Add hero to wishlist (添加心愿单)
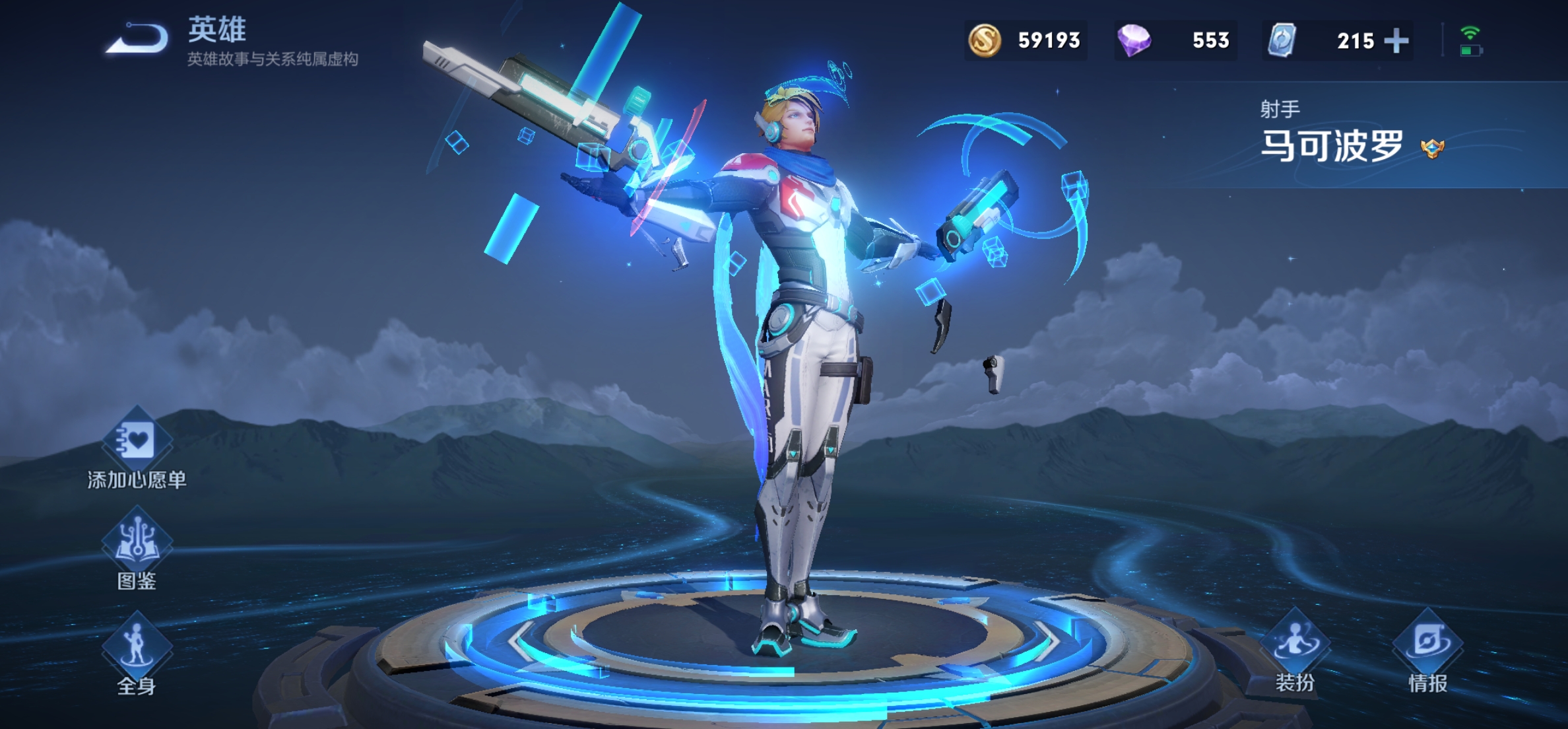Viewport: 1568px width, 729px height. [137, 442]
